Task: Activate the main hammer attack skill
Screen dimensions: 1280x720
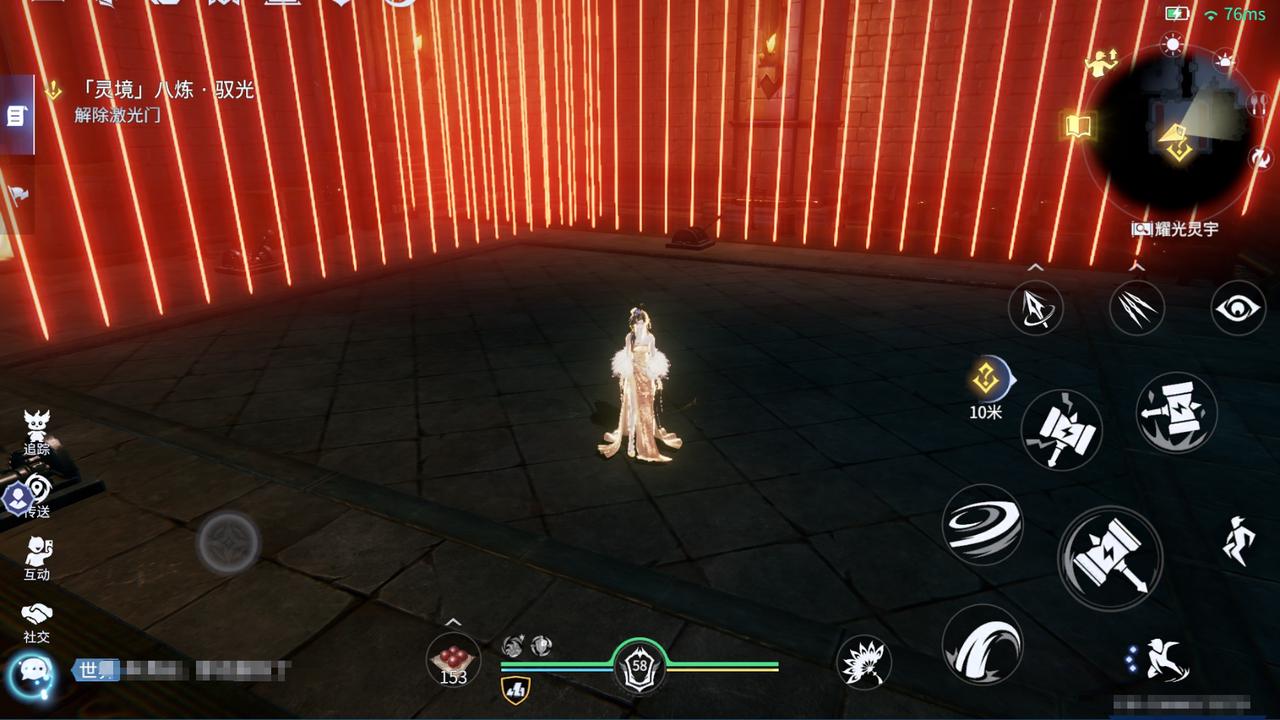Action: tap(1109, 556)
